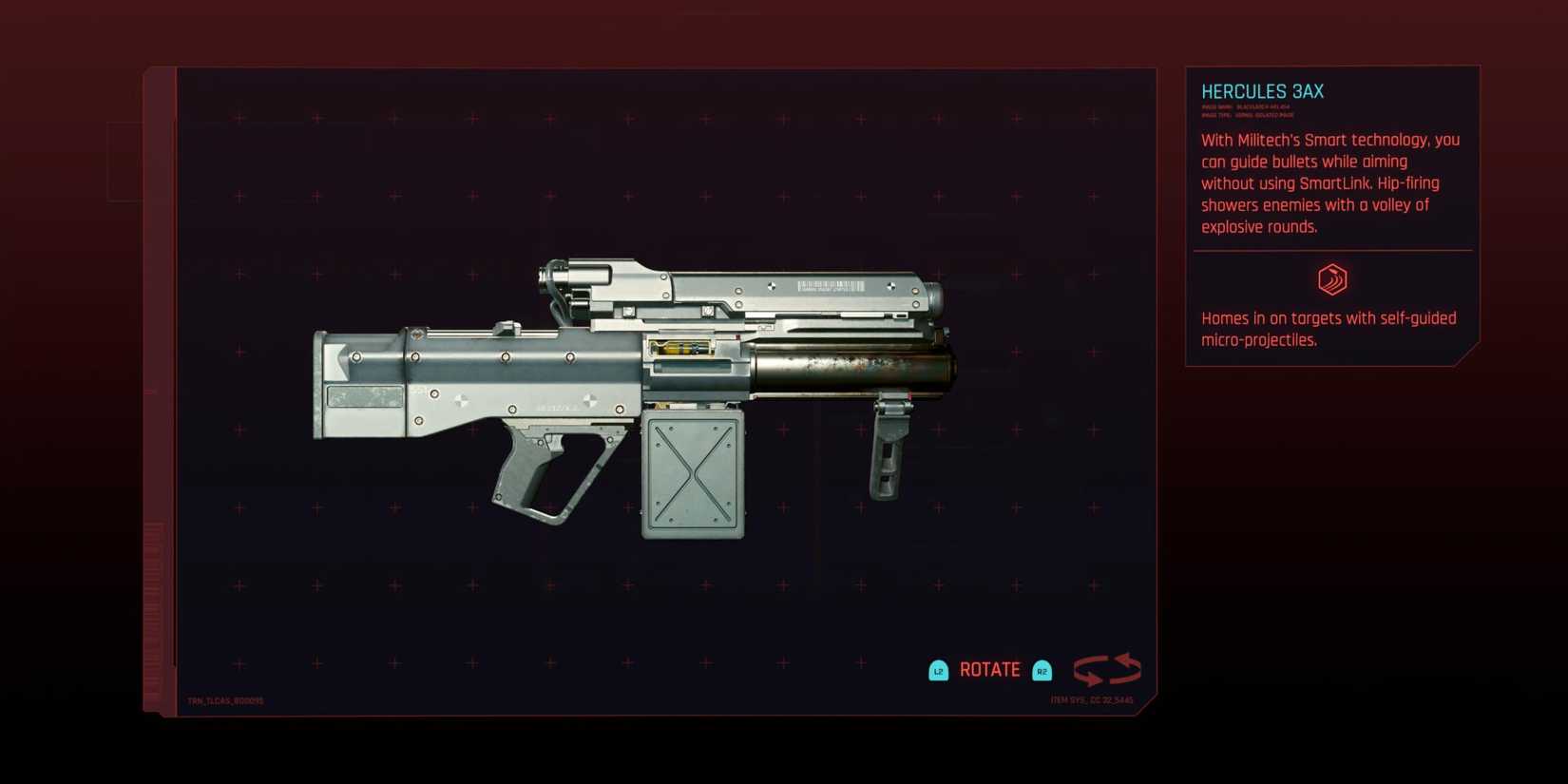1568x784 pixels.
Task: Open the weapon description text panel
Action: (1329, 182)
